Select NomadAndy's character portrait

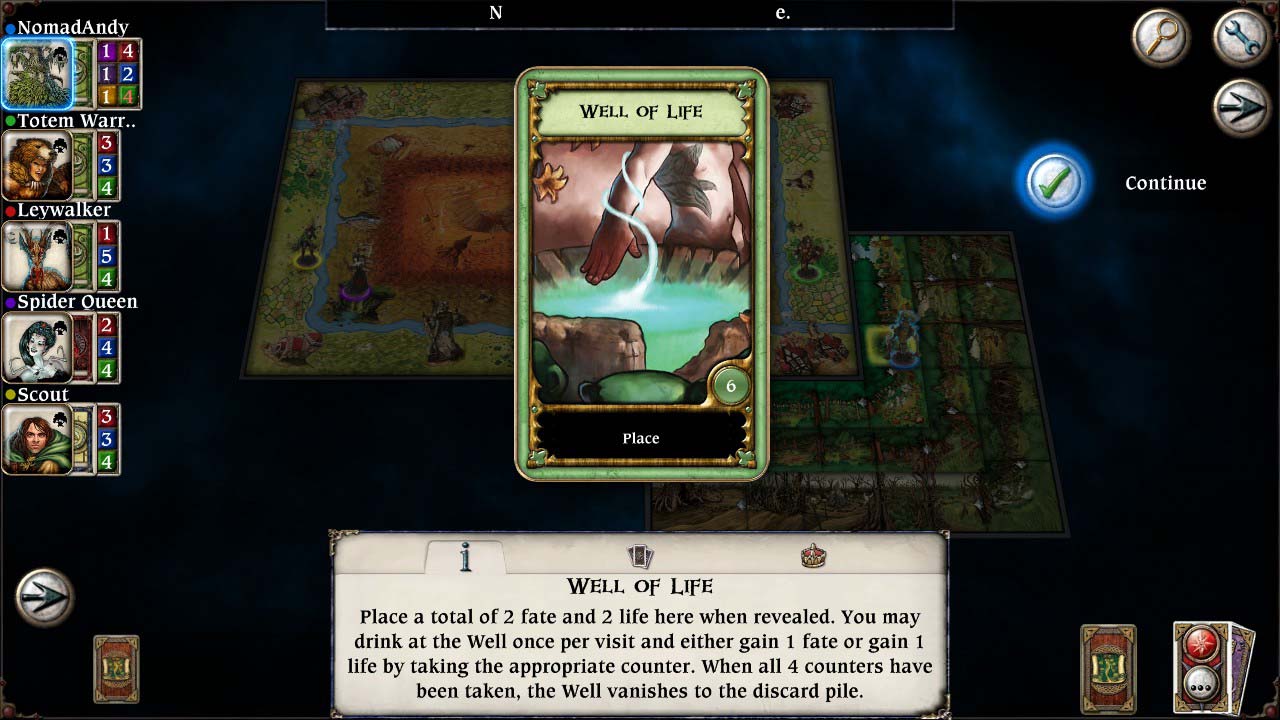(x=37, y=73)
